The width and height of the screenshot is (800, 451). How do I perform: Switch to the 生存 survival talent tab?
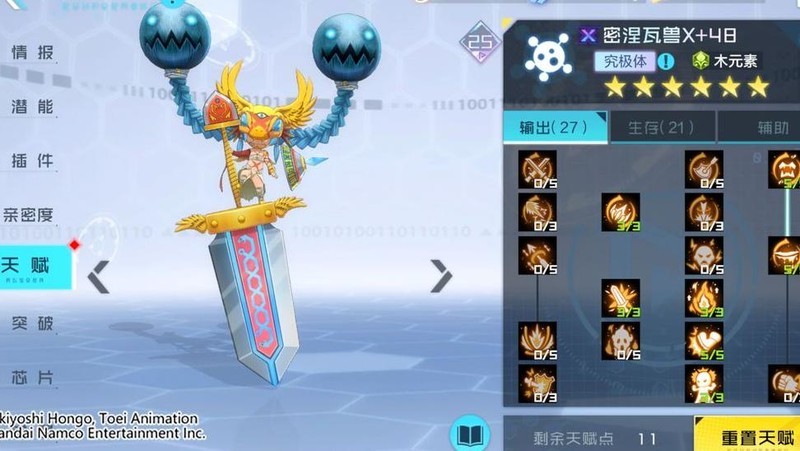tap(660, 127)
